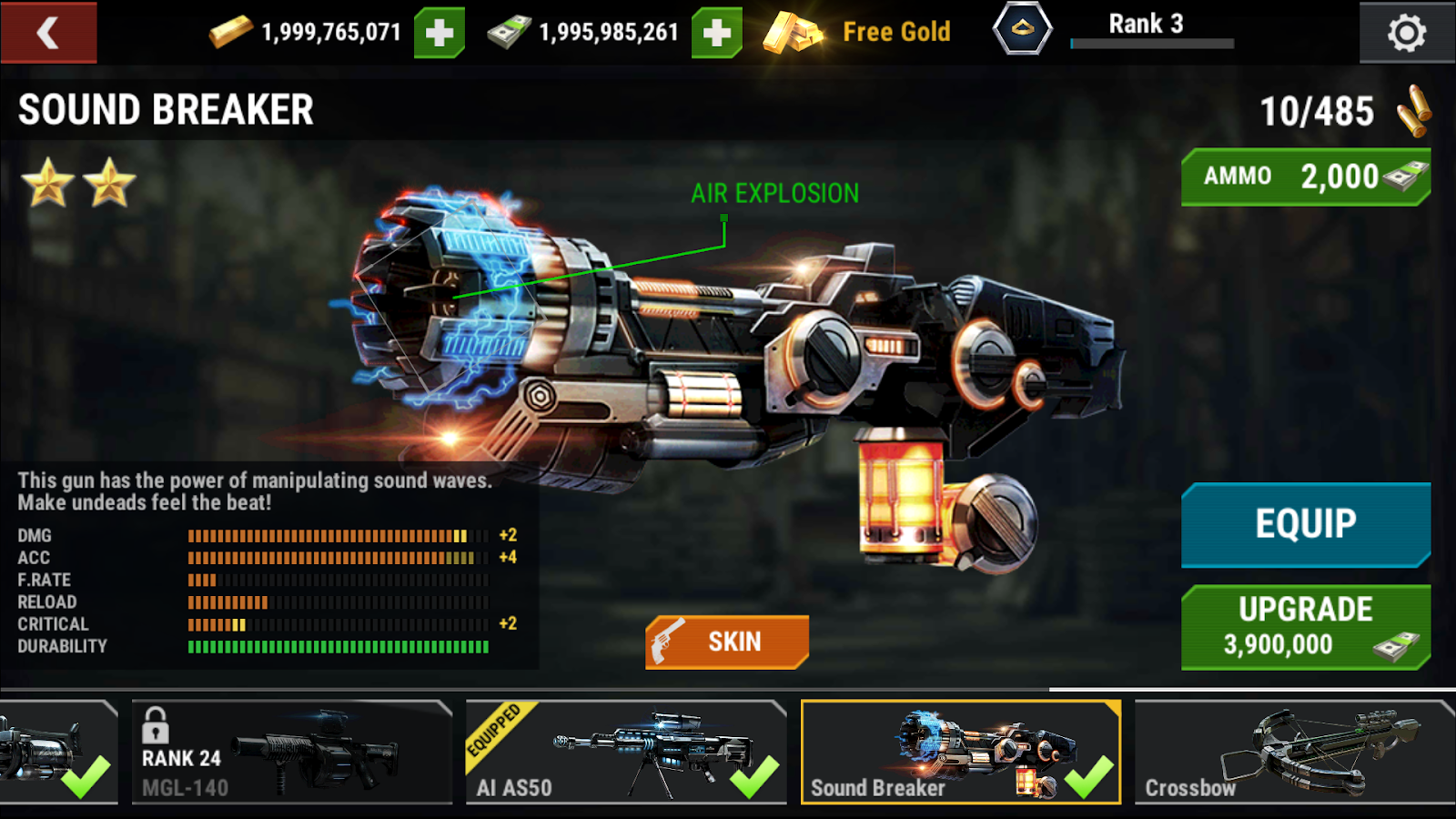Select the Crossbow weapon tile
Image resolution: width=1456 pixels, height=819 pixels.
coord(1292,752)
